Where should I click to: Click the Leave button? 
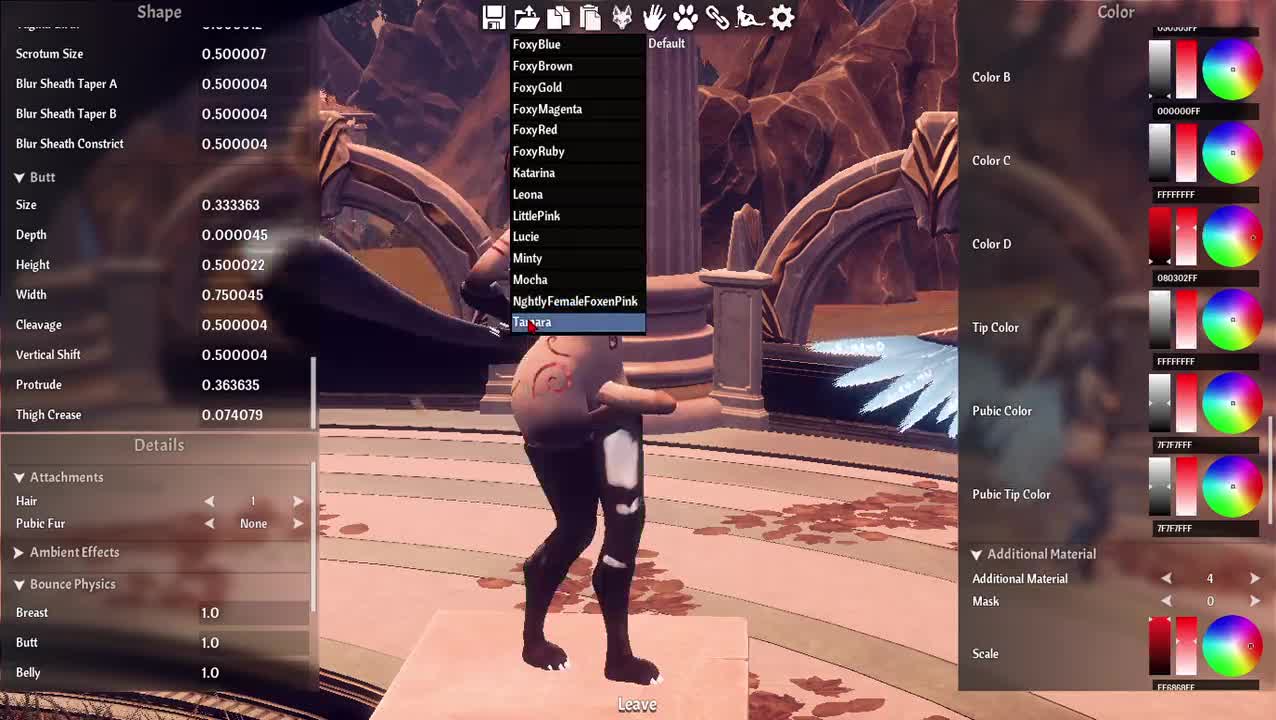click(x=637, y=705)
